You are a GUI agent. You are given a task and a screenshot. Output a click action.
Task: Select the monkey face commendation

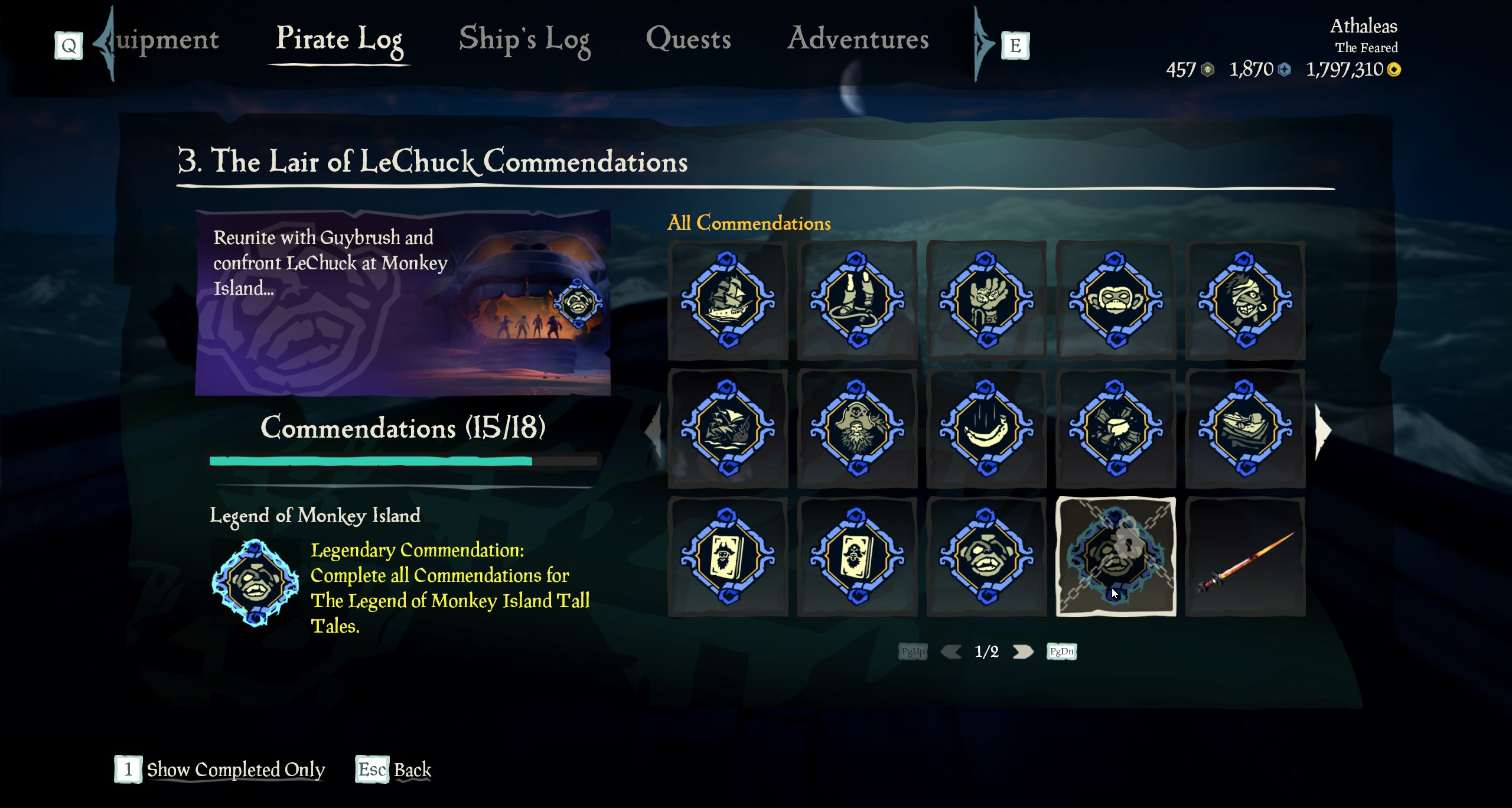click(x=1116, y=300)
